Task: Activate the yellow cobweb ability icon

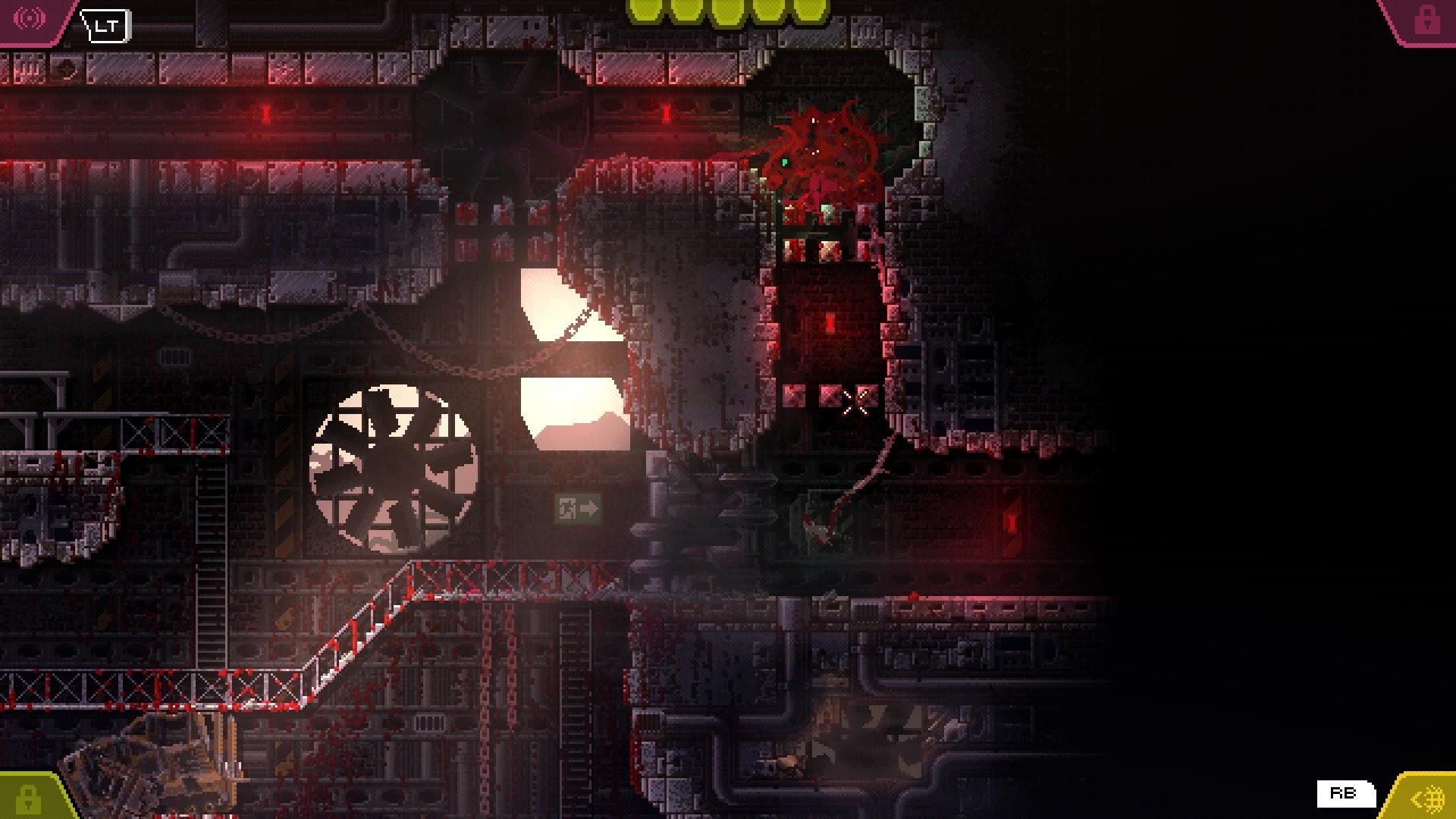Action: click(1429, 799)
